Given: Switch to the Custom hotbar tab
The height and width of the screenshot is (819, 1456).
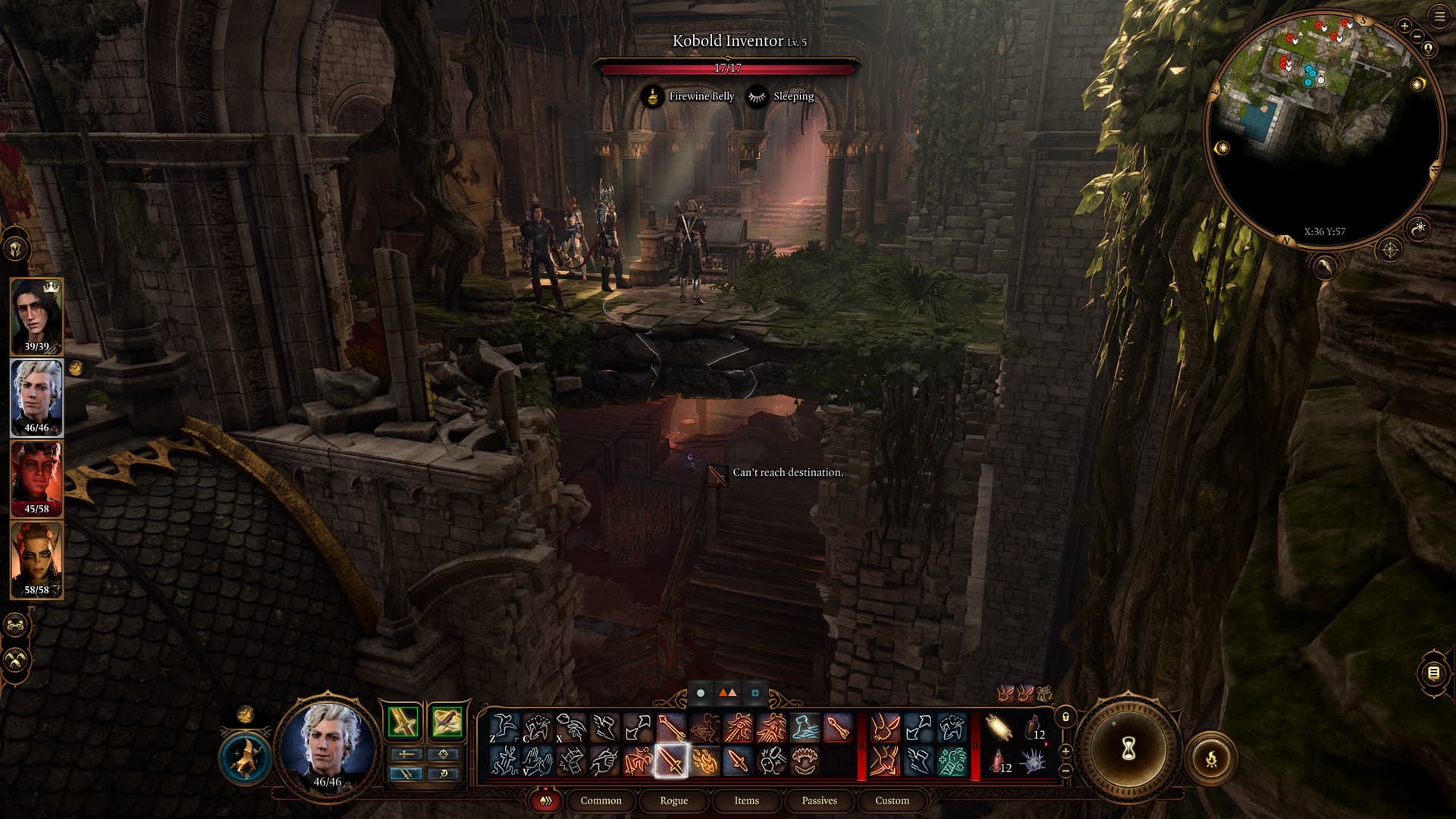Looking at the screenshot, I should (892, 800).
